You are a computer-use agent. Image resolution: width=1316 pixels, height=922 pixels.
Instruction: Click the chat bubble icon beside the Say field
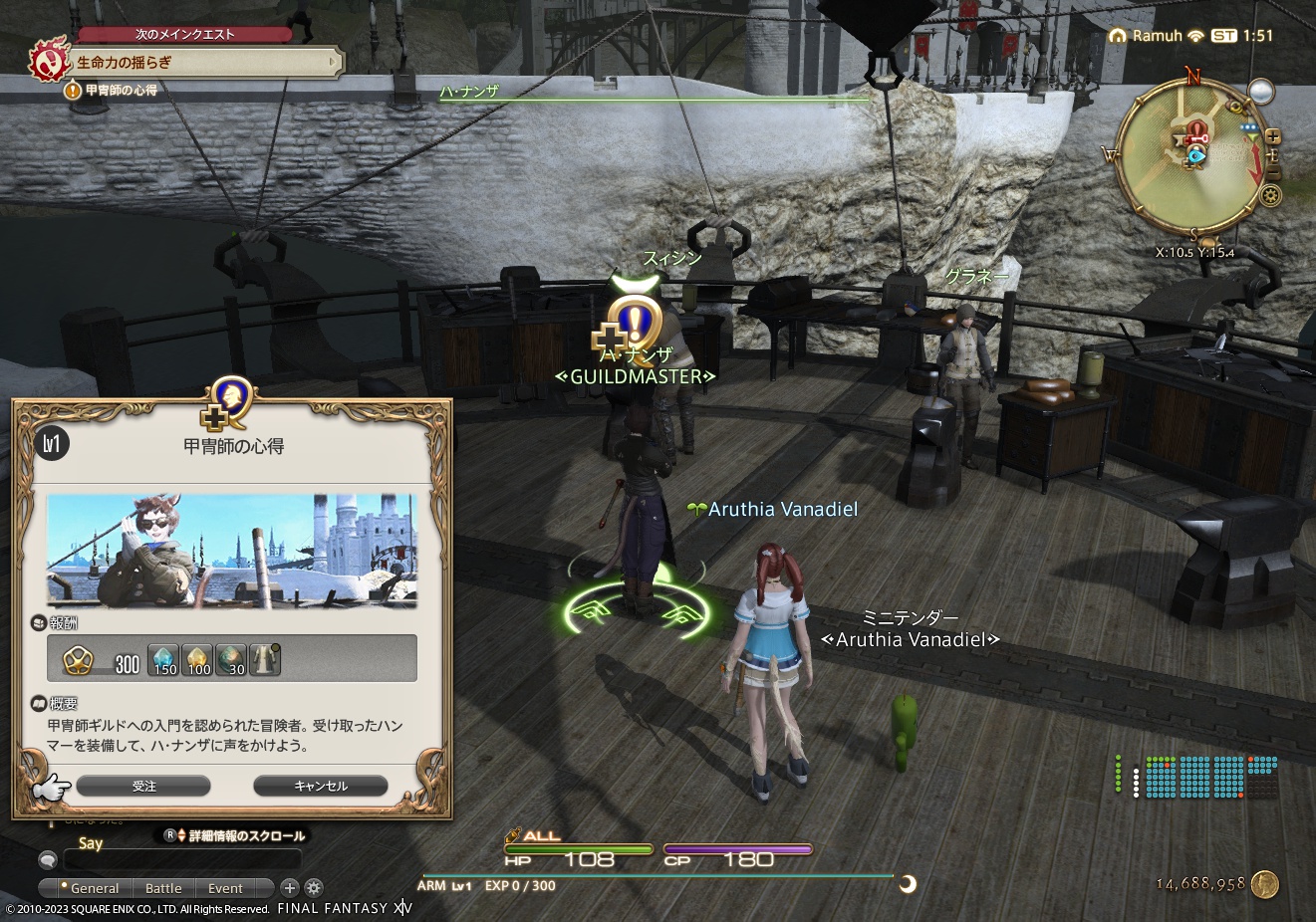(47, 859)
